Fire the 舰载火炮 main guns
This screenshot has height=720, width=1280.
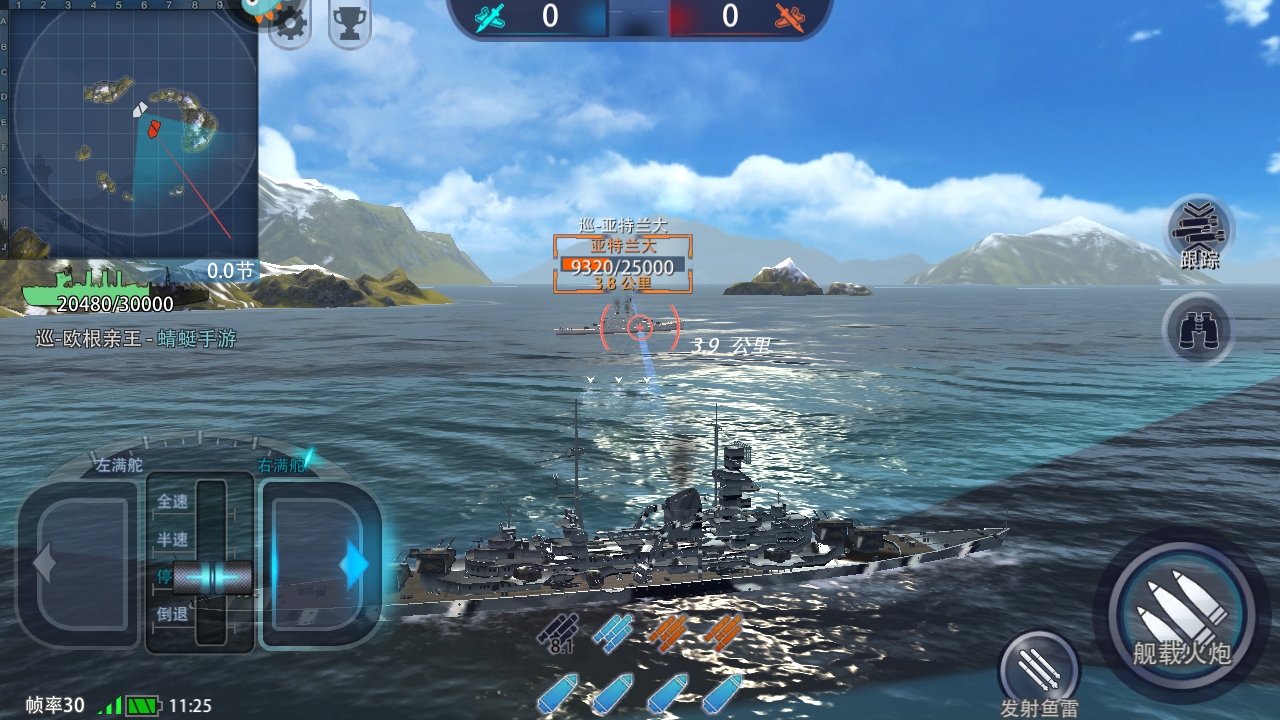(1182, 613)
